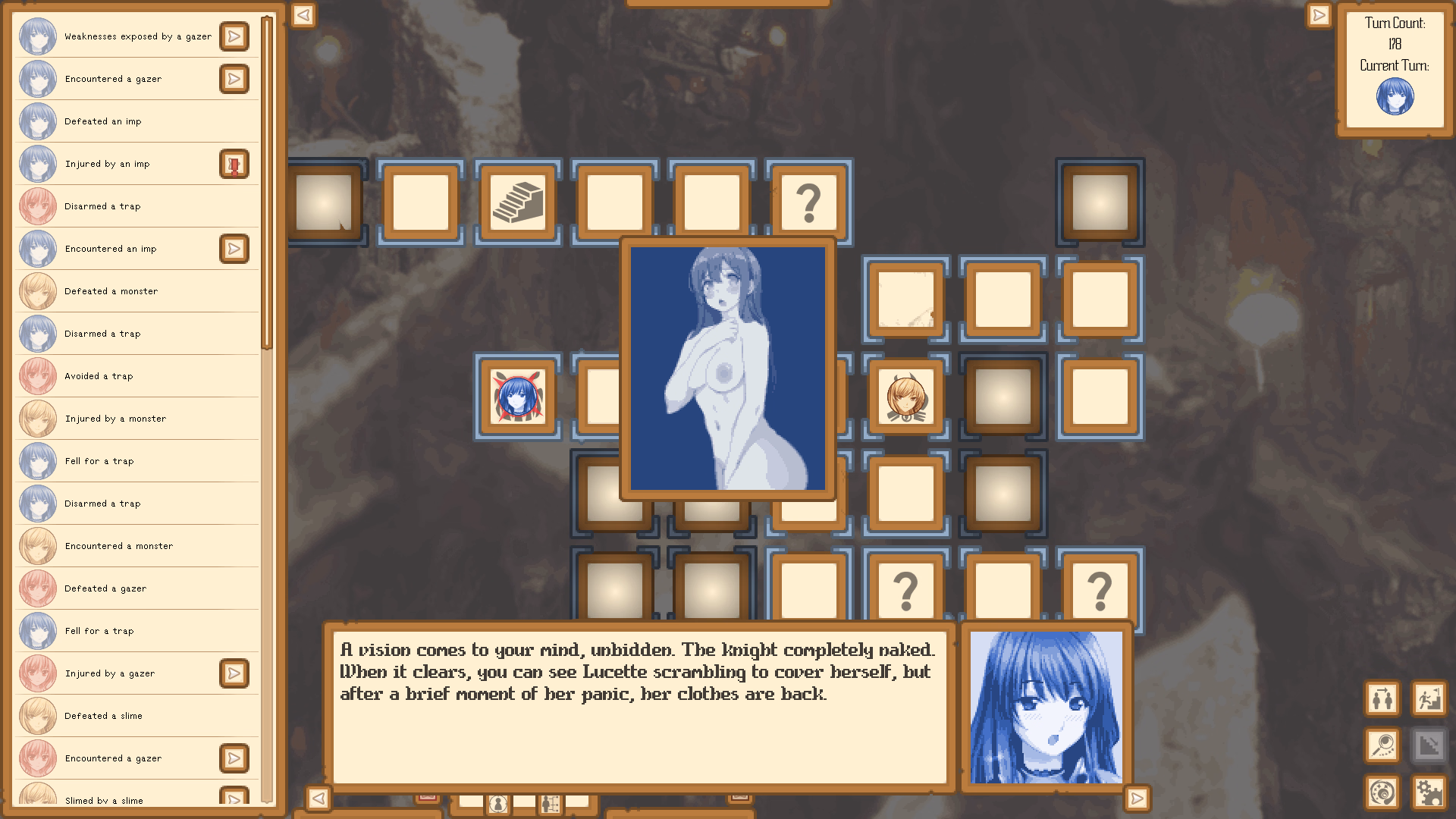This screenshot has width=1456, height=819.
Task: Play the 'Weaknesses exposed by a gazer' log replay
Action: click(235, 36)
